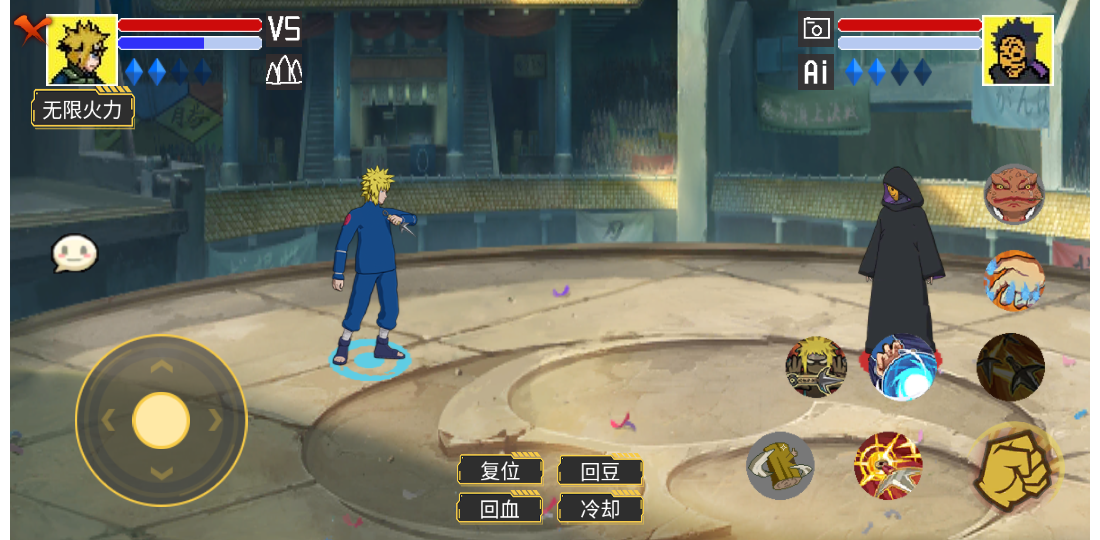Click the 回血 restore health button
1100x540 pixels.
coord(500,508)
